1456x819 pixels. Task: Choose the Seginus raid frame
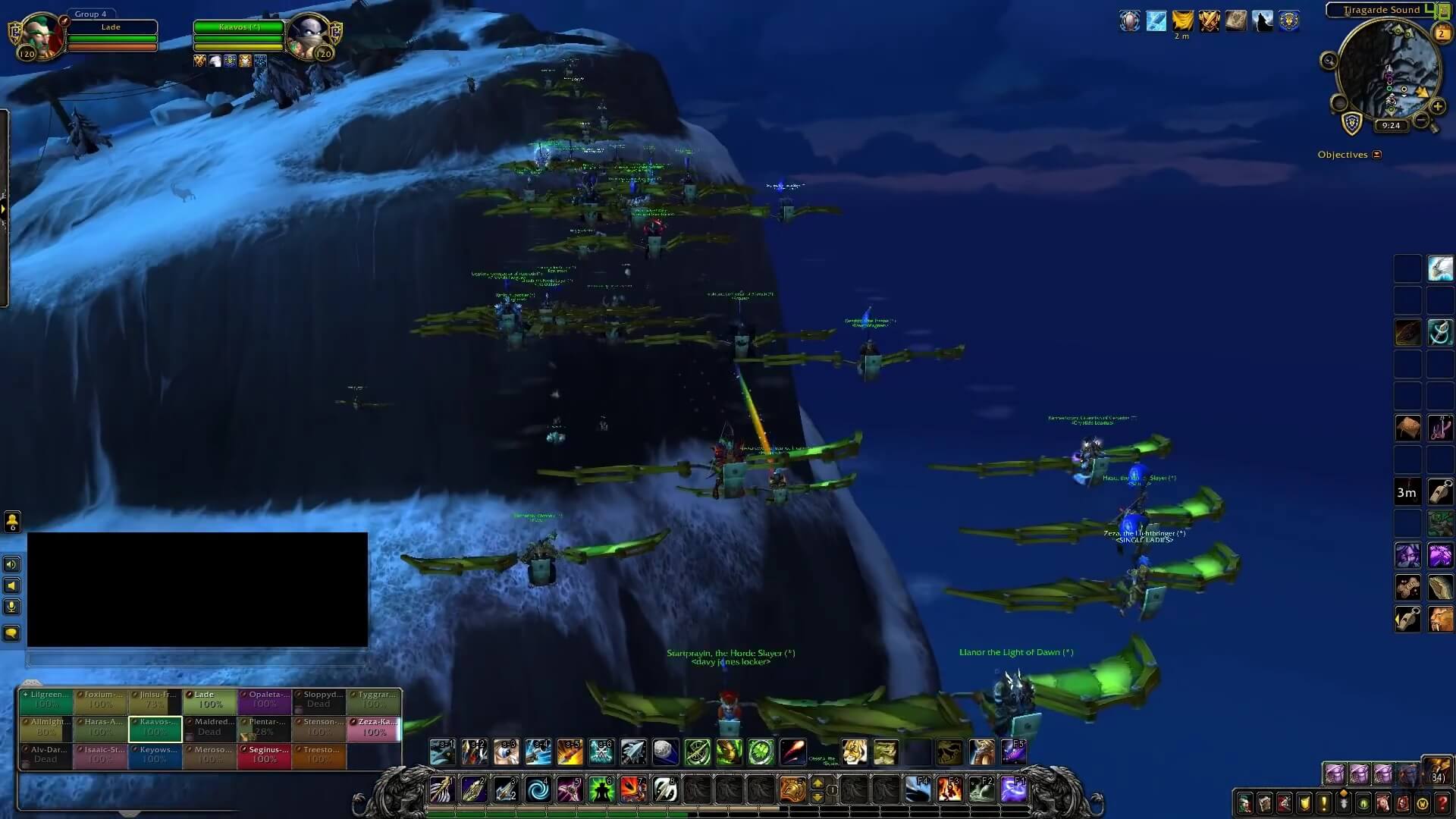[x=264, y=755]
